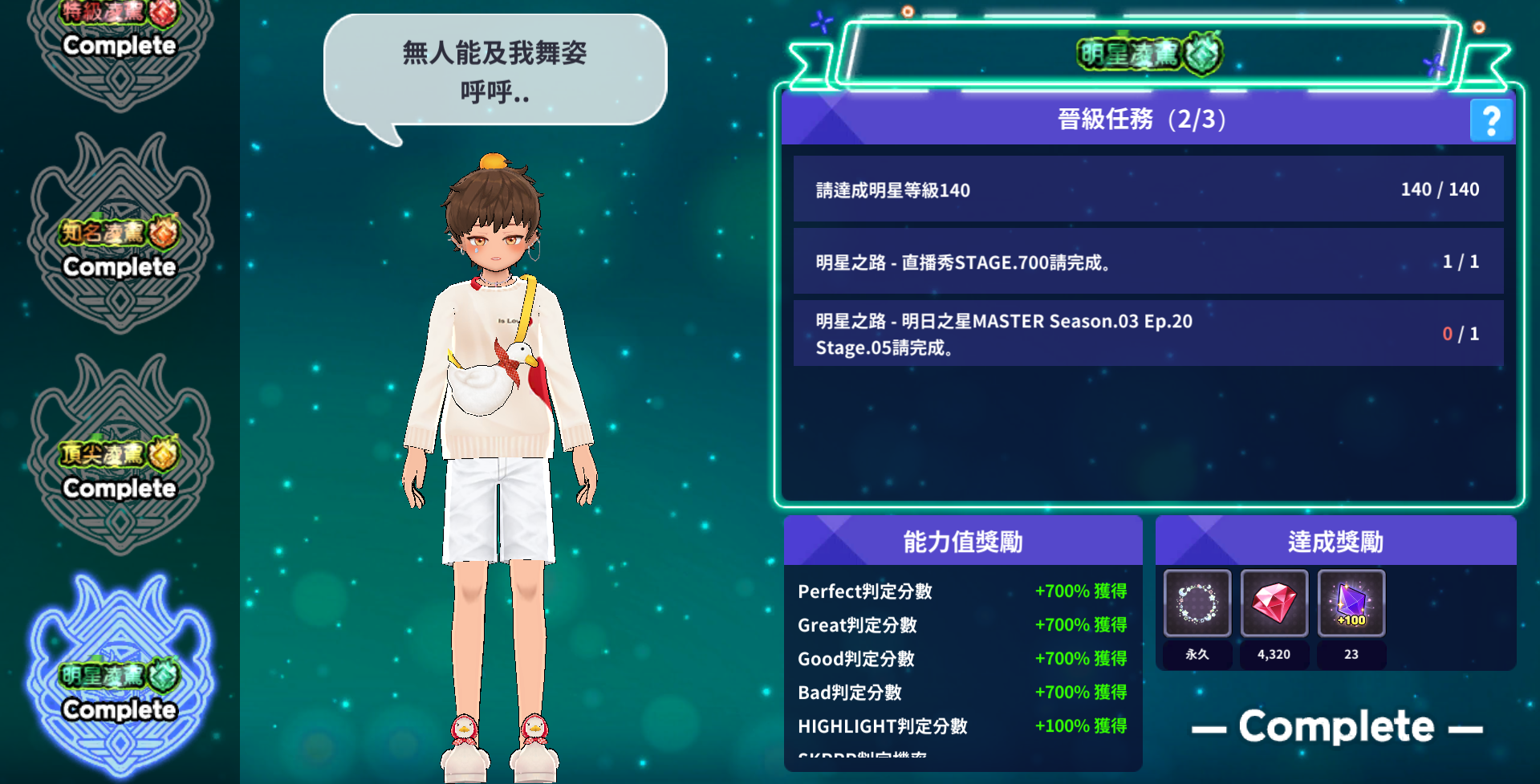Inspect the purple crystal +100 reward
Viewport: 1540px width, 784px height.
[1351, 603]
